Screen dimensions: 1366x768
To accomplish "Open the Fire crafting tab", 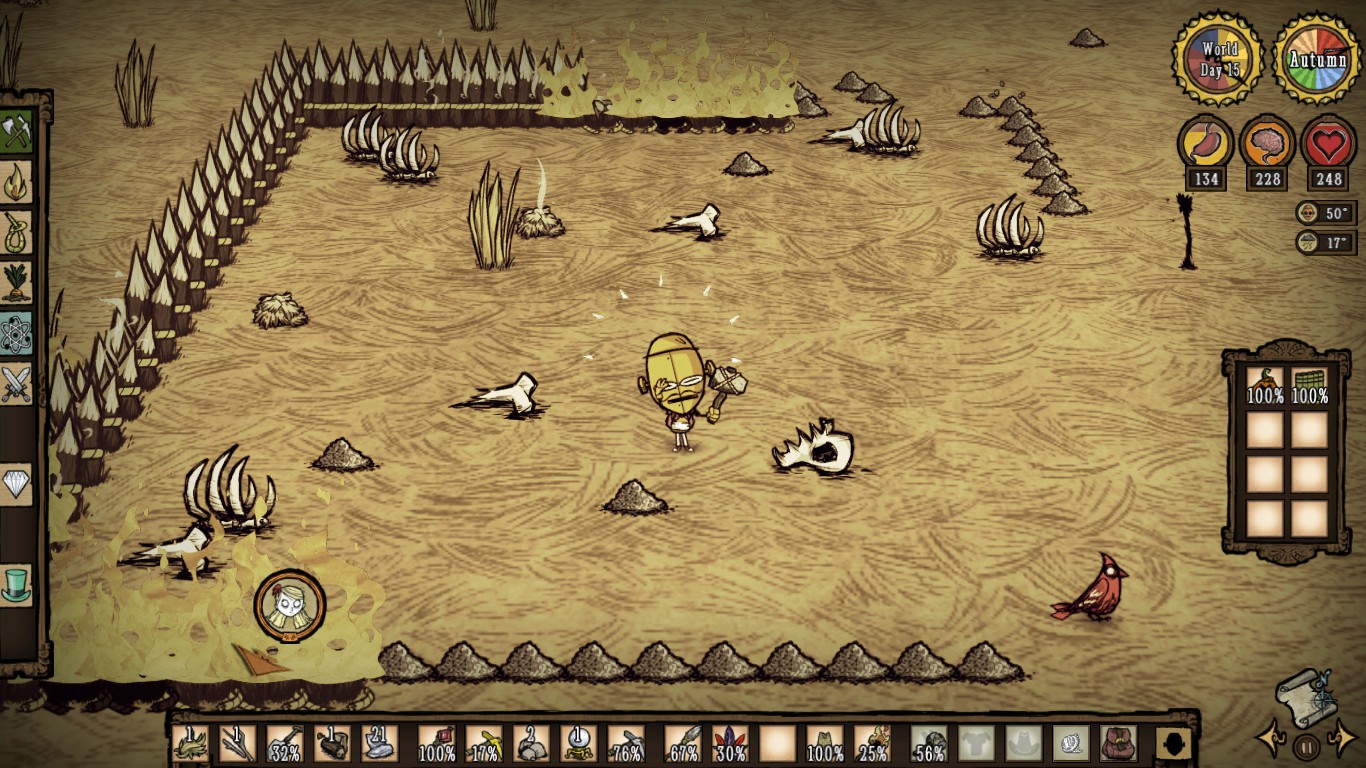I will pyautogui.click(x=17, y=182).
